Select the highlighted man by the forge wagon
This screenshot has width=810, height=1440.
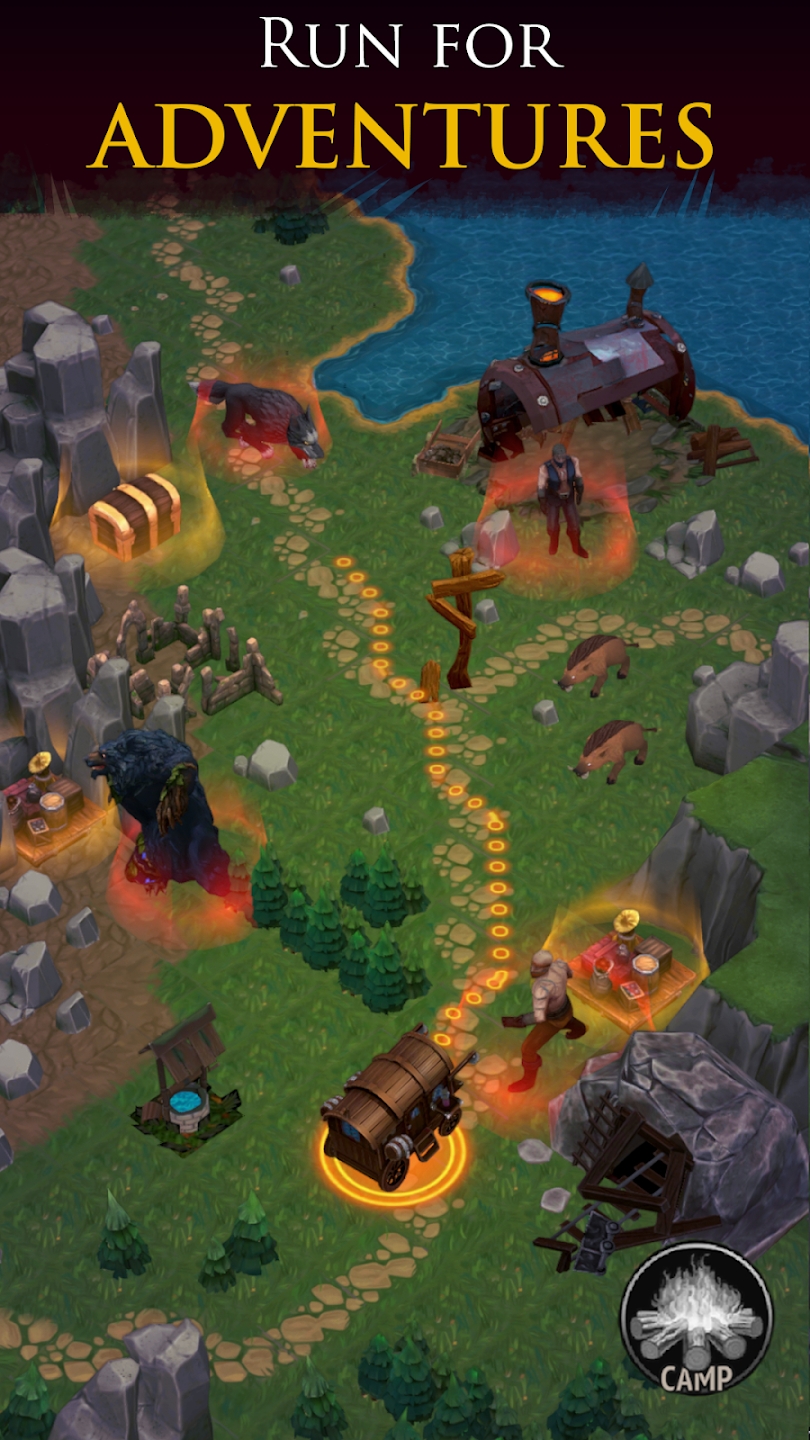[x=562, y=499]
